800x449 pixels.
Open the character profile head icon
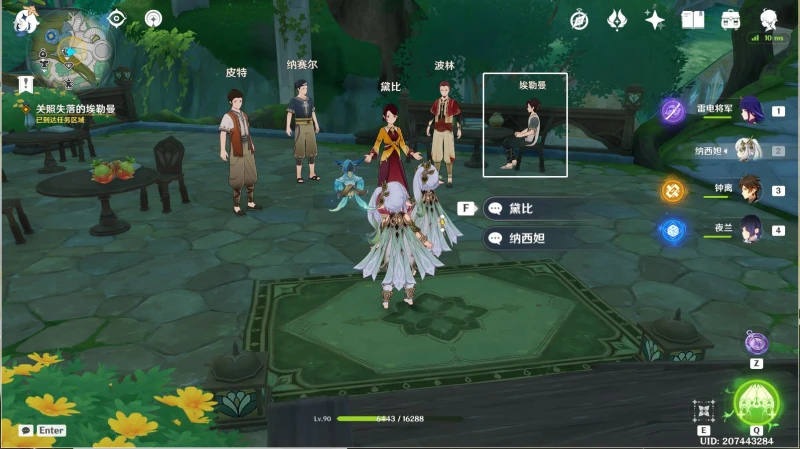(769, 19)
